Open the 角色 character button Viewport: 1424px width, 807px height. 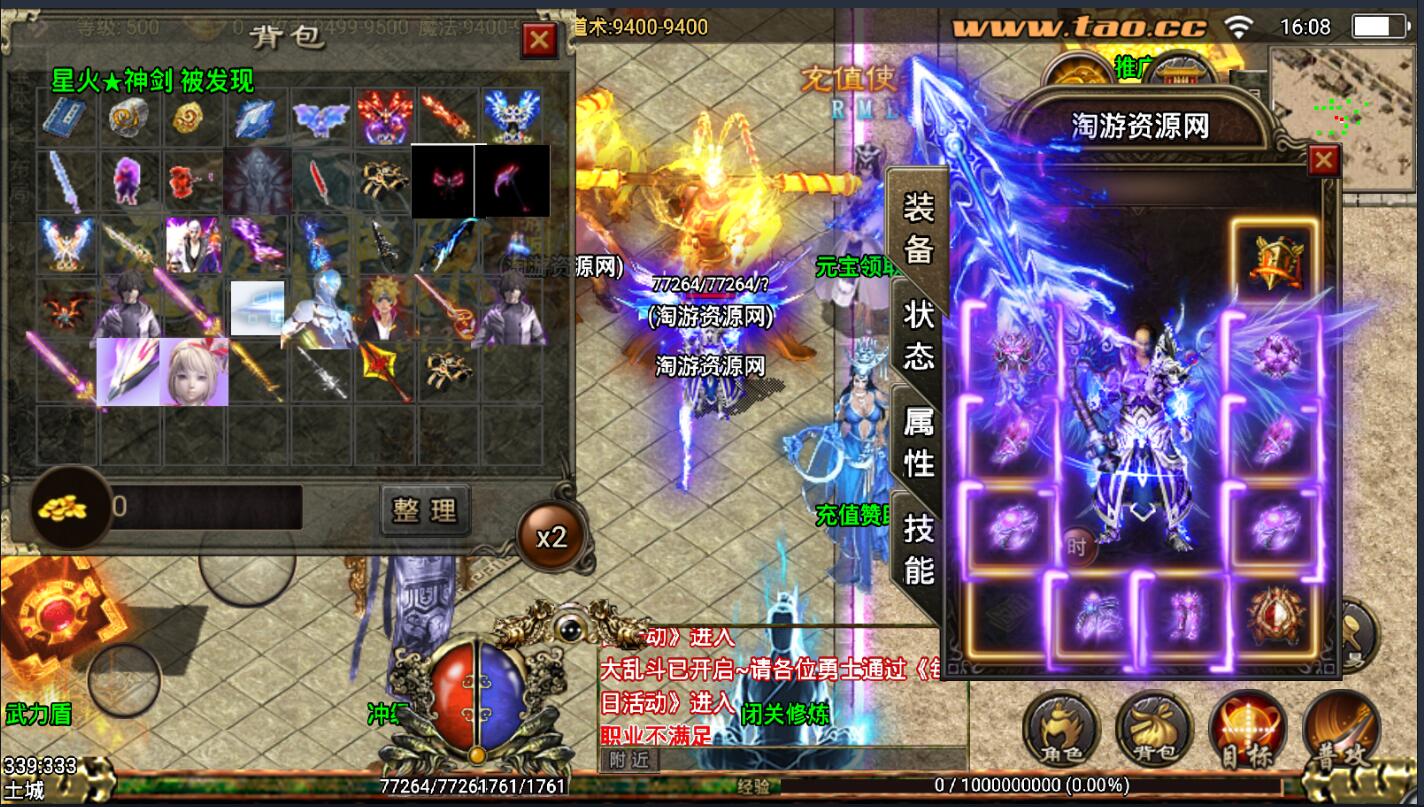coord(1061,732)
